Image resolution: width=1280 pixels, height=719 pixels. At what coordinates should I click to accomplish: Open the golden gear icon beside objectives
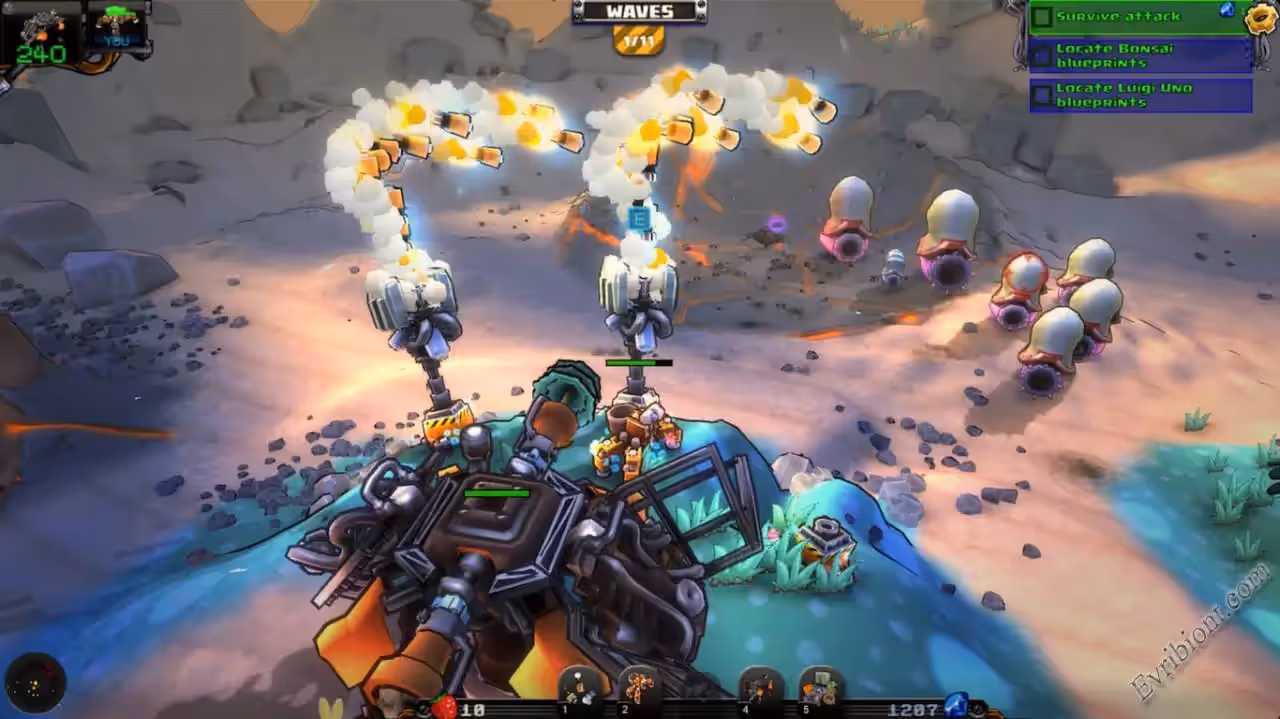pyautogui.click(x=1262, y=18)
